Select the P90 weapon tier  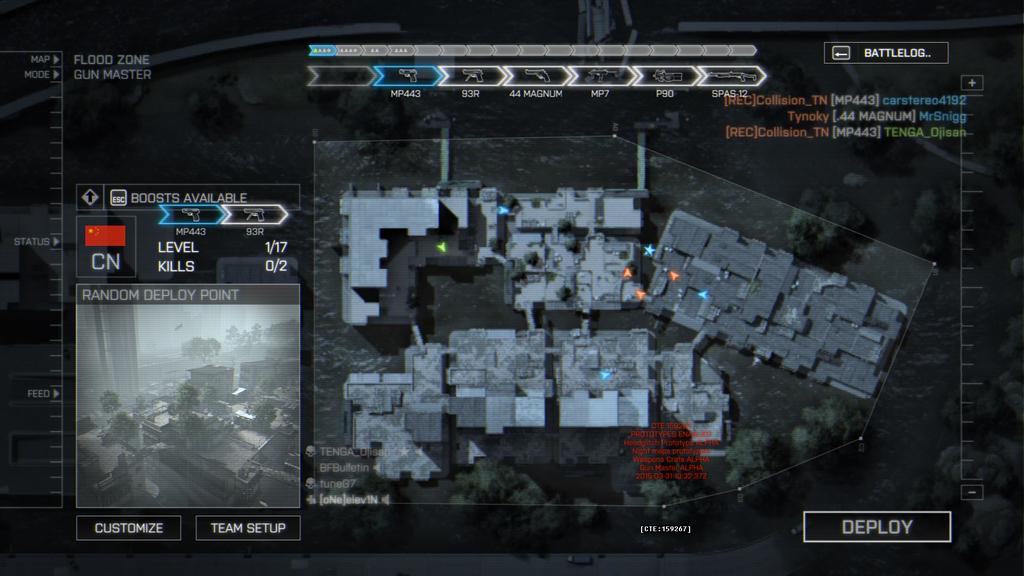(x=665, y=76)
